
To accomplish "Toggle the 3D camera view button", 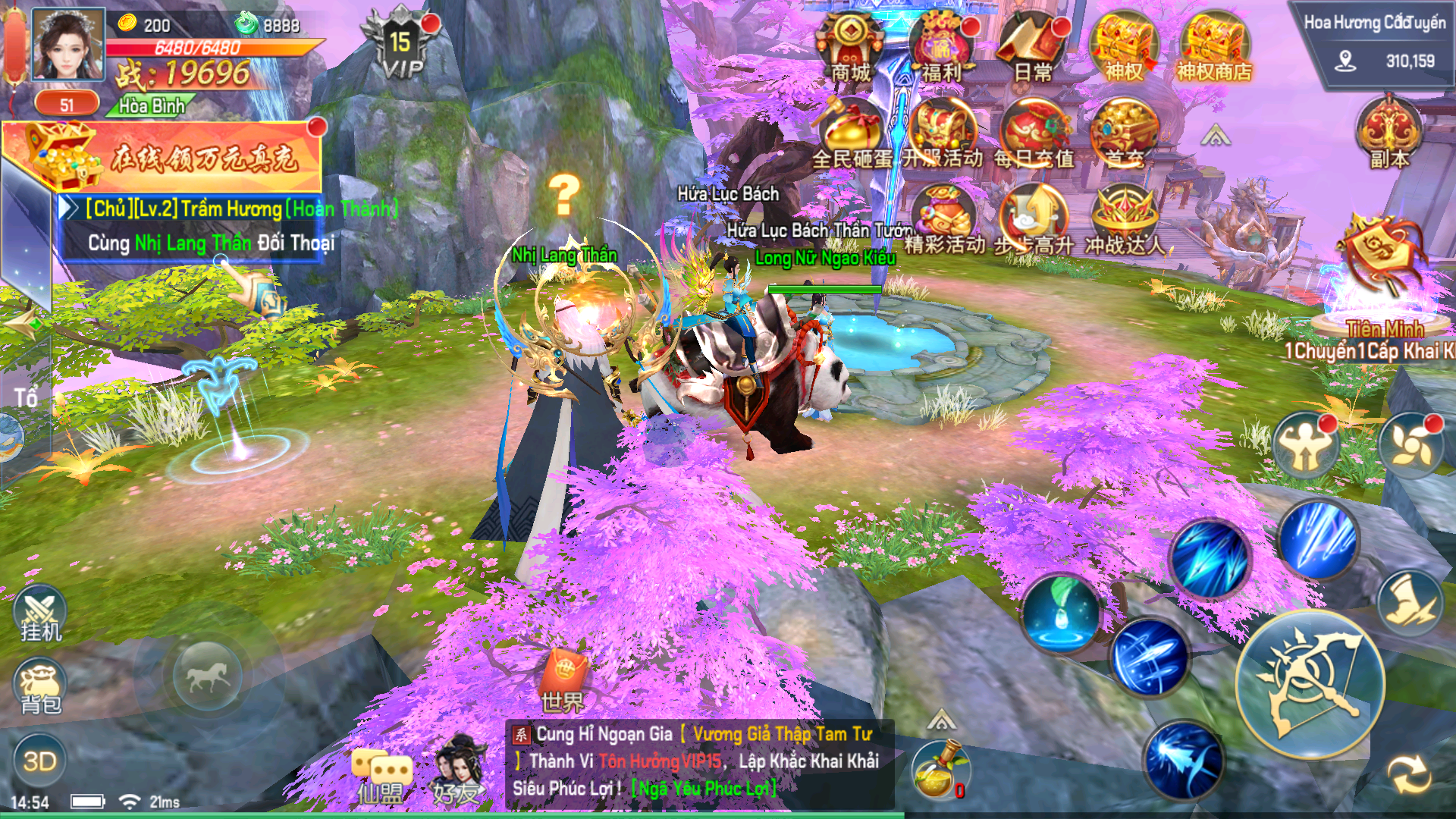I will tap(39, 761).
